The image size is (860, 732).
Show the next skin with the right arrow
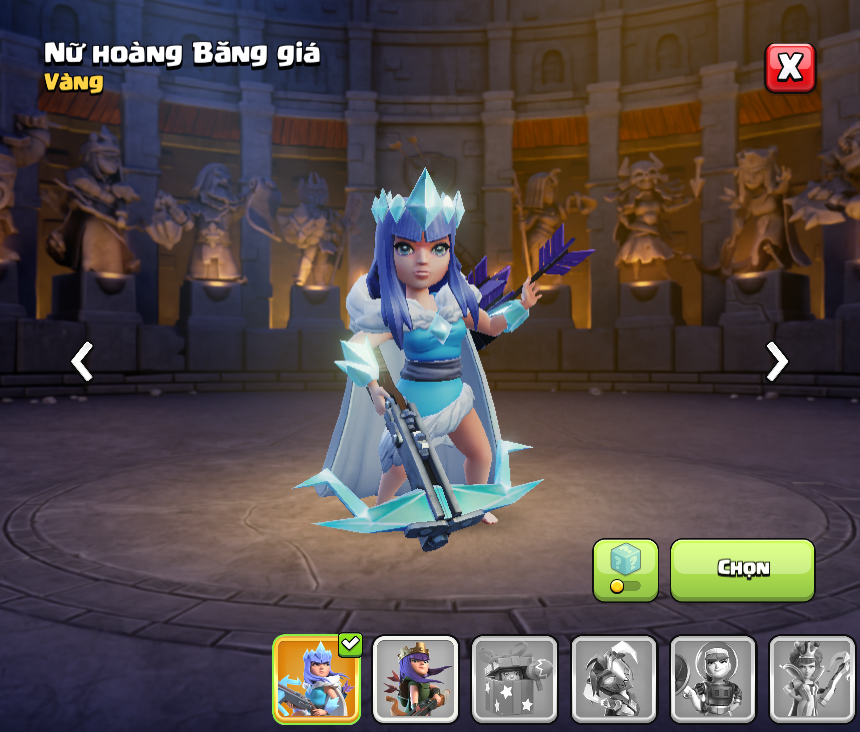pyautogui.click(x=776, y=361)
